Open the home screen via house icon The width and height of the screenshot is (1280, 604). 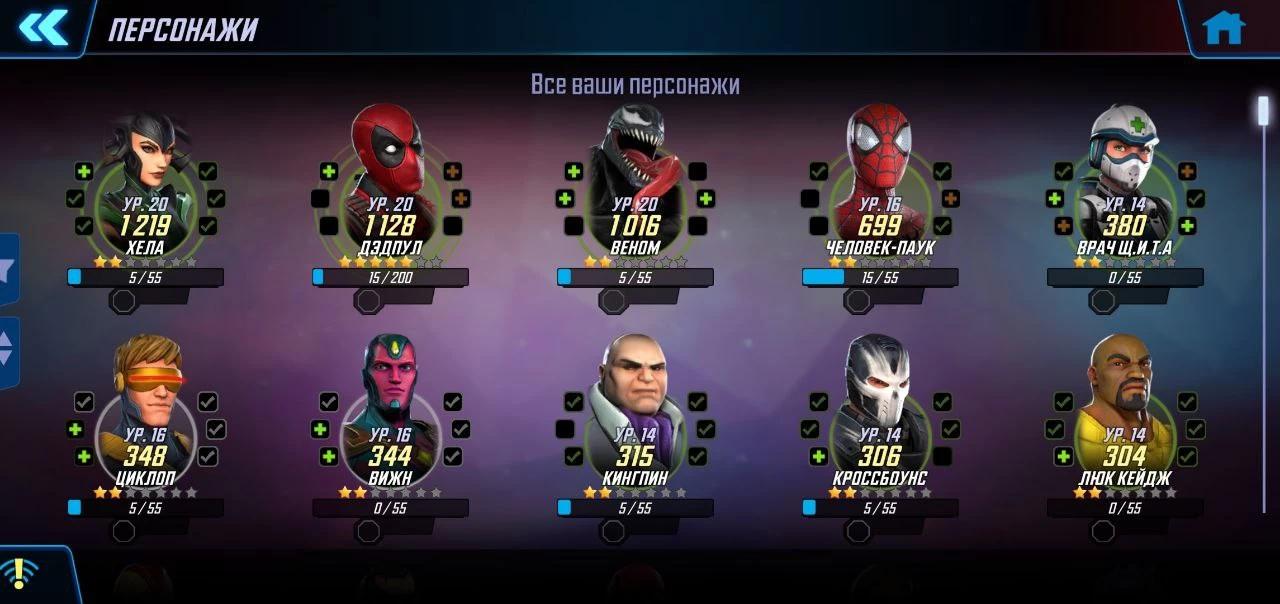(x=1223, y=27)
